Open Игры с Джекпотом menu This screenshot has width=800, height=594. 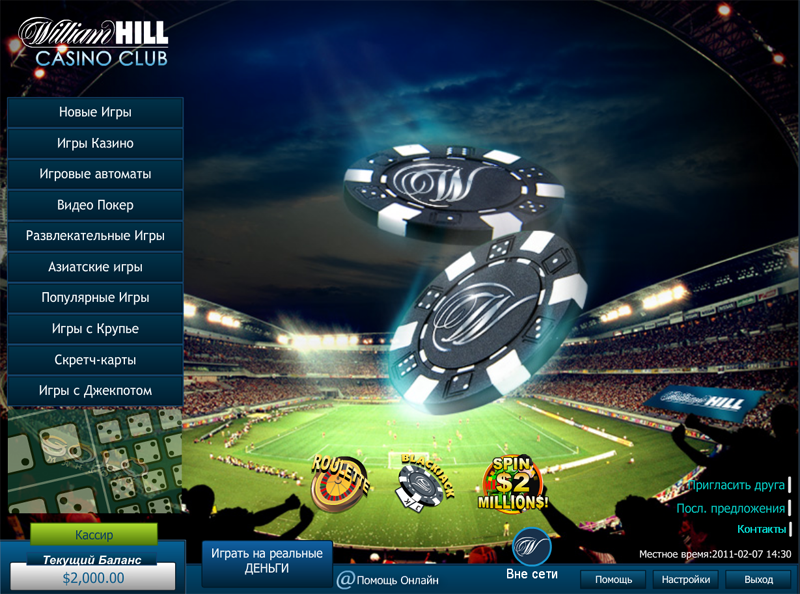(x=95, y=390)
